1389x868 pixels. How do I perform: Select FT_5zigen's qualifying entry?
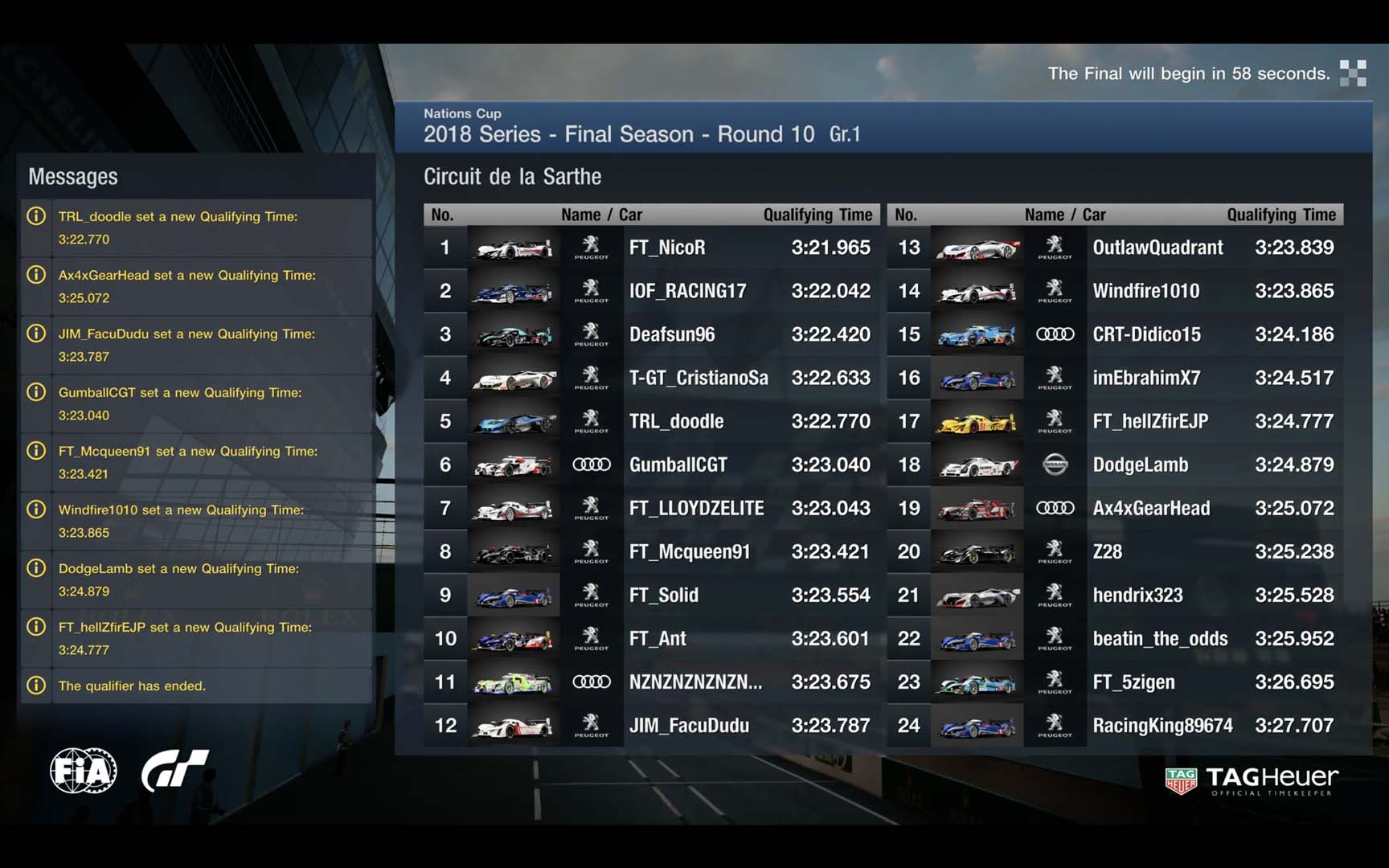1133,682
